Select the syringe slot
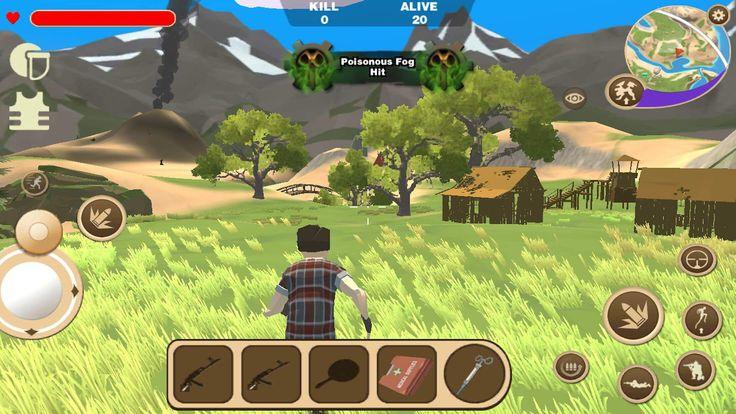 (475, 373)
